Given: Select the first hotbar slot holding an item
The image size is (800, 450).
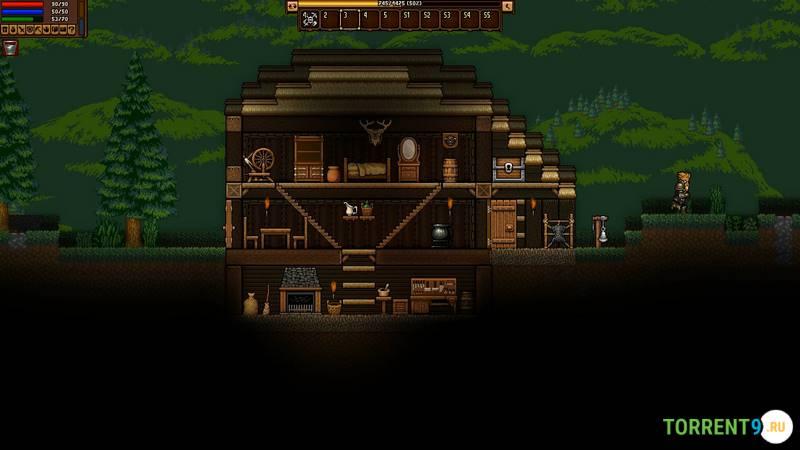Looking at the screenshot, I should tap(309, 19).
